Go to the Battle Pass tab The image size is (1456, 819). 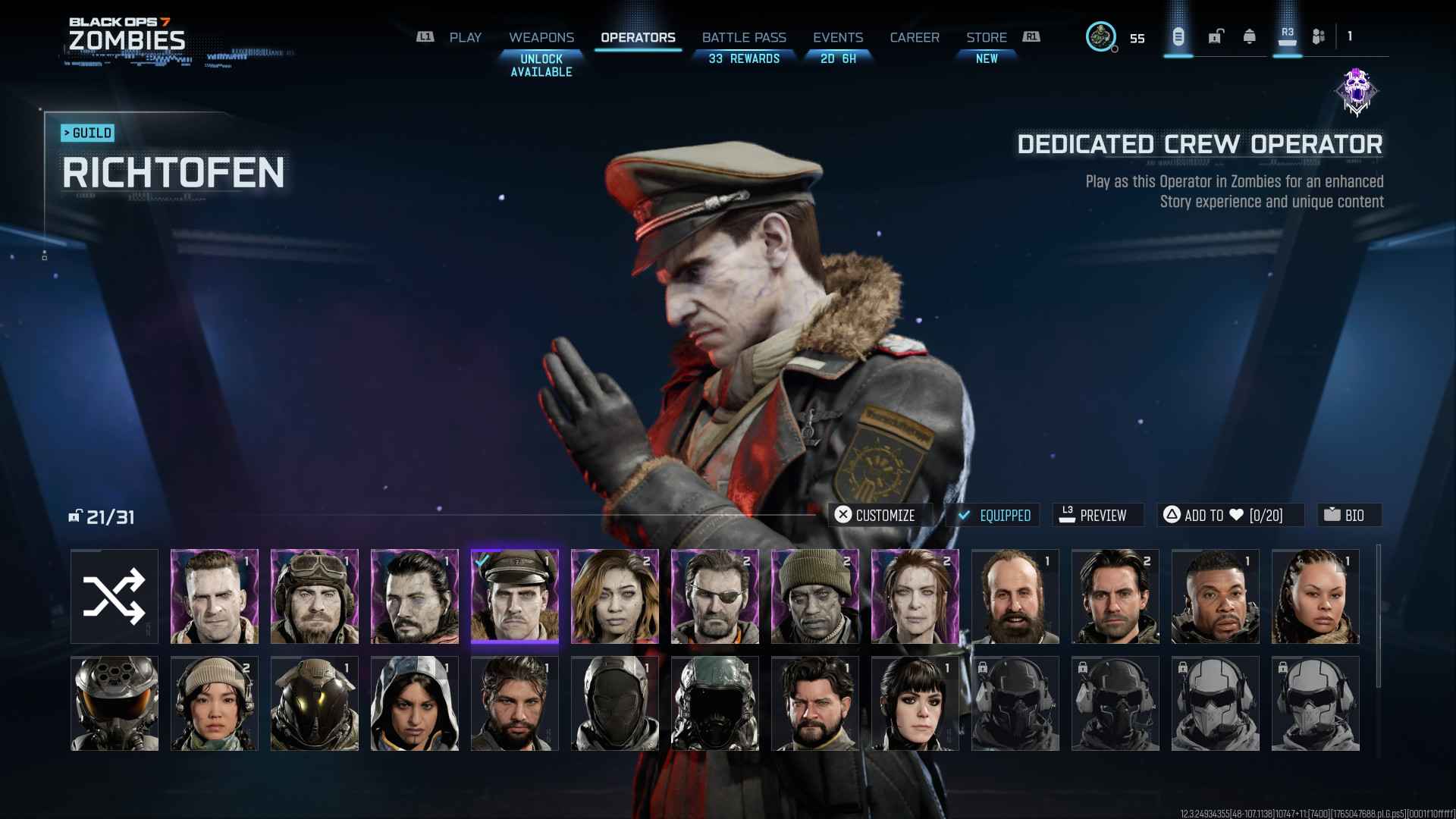744,37
